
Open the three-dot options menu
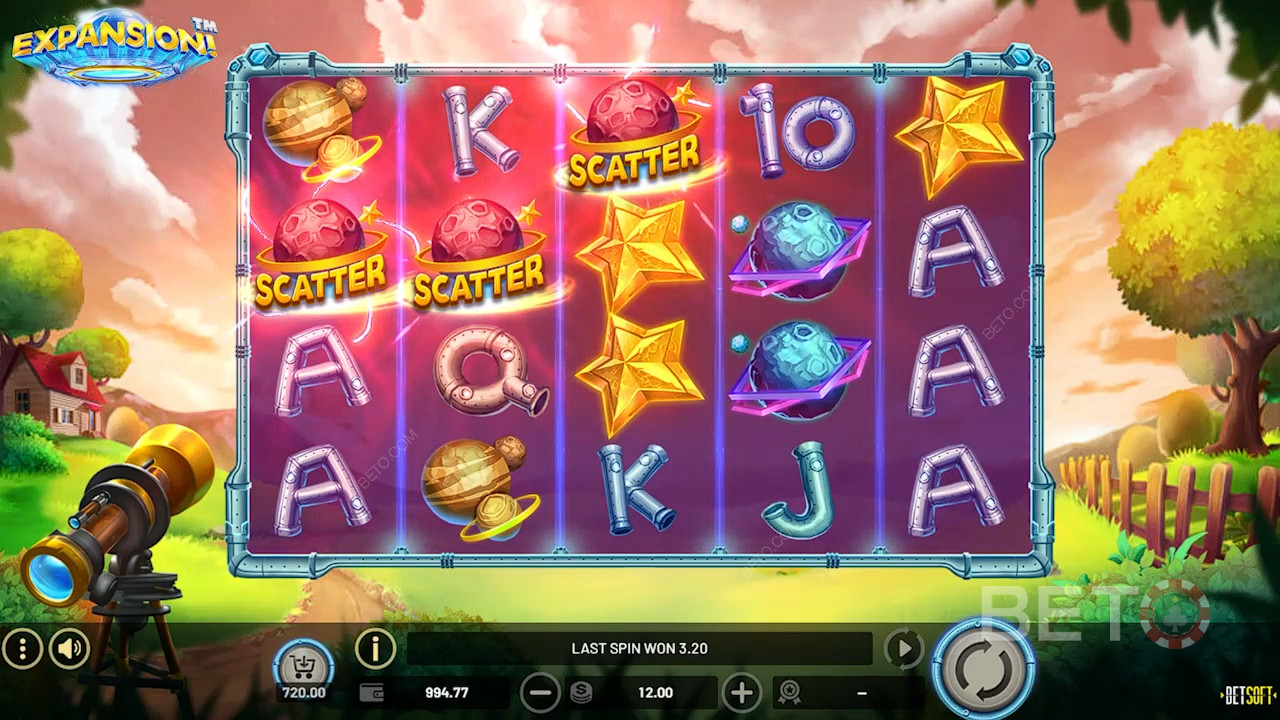pos(22,650)
